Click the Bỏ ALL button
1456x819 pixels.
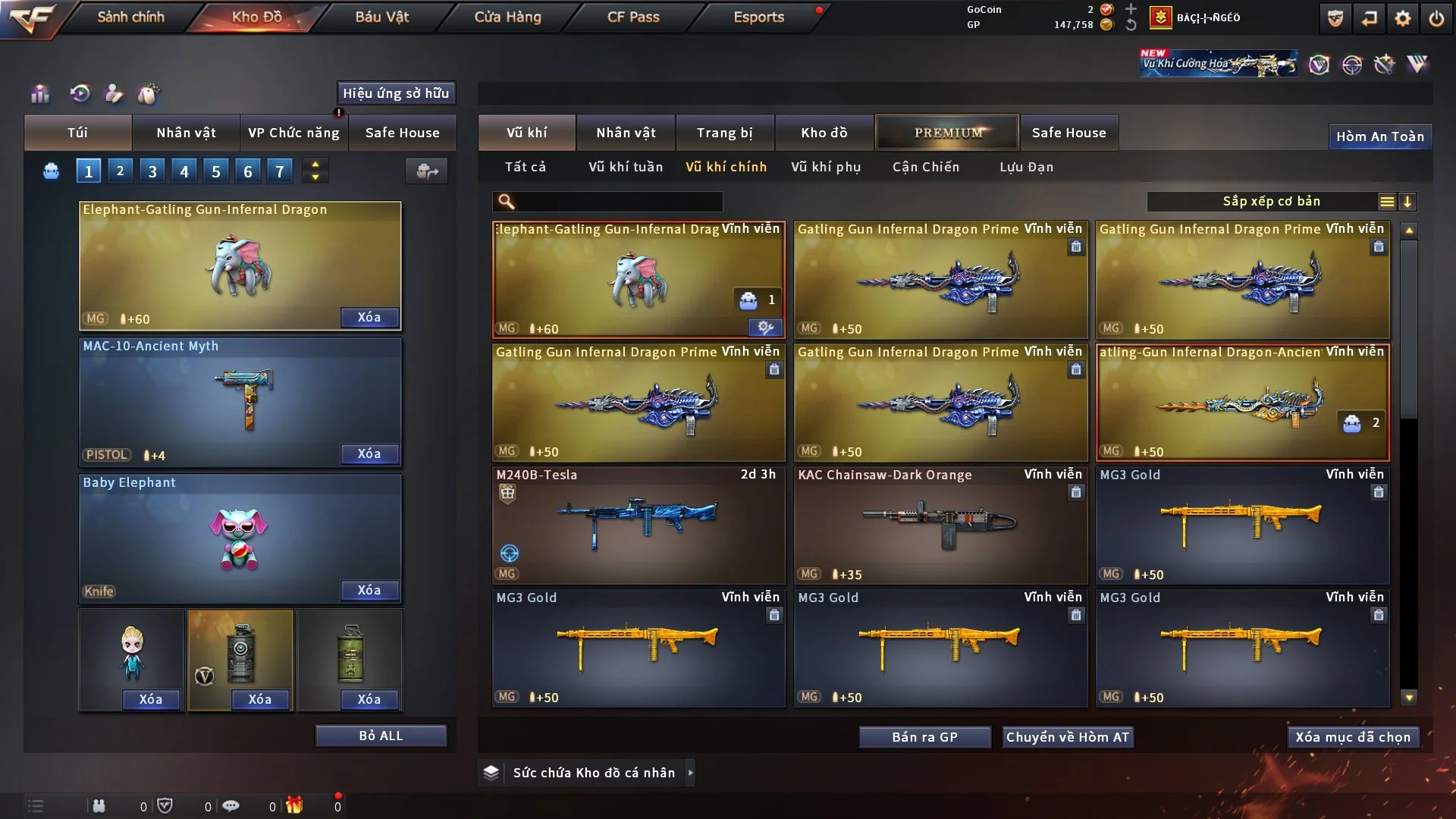point(381,736)
